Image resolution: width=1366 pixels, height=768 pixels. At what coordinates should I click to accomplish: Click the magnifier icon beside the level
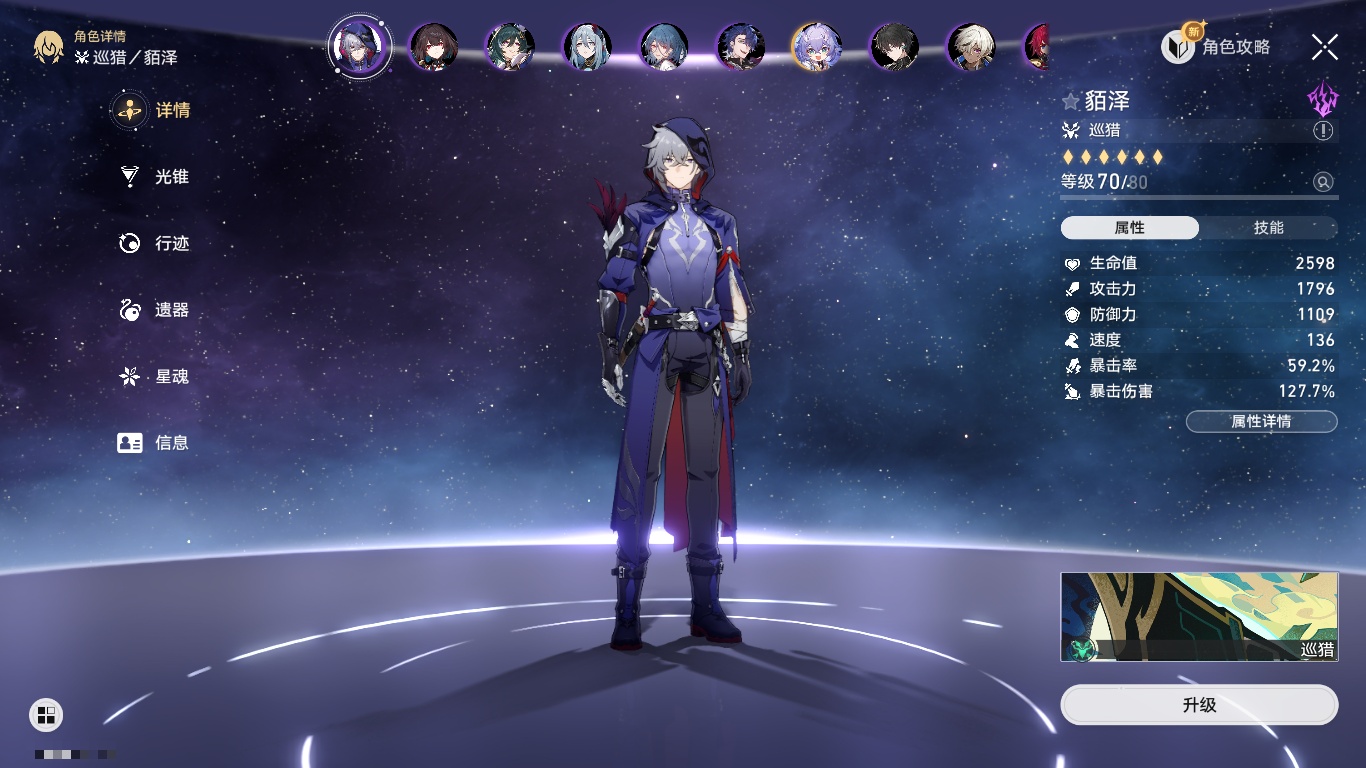(x=1323, y=182)
